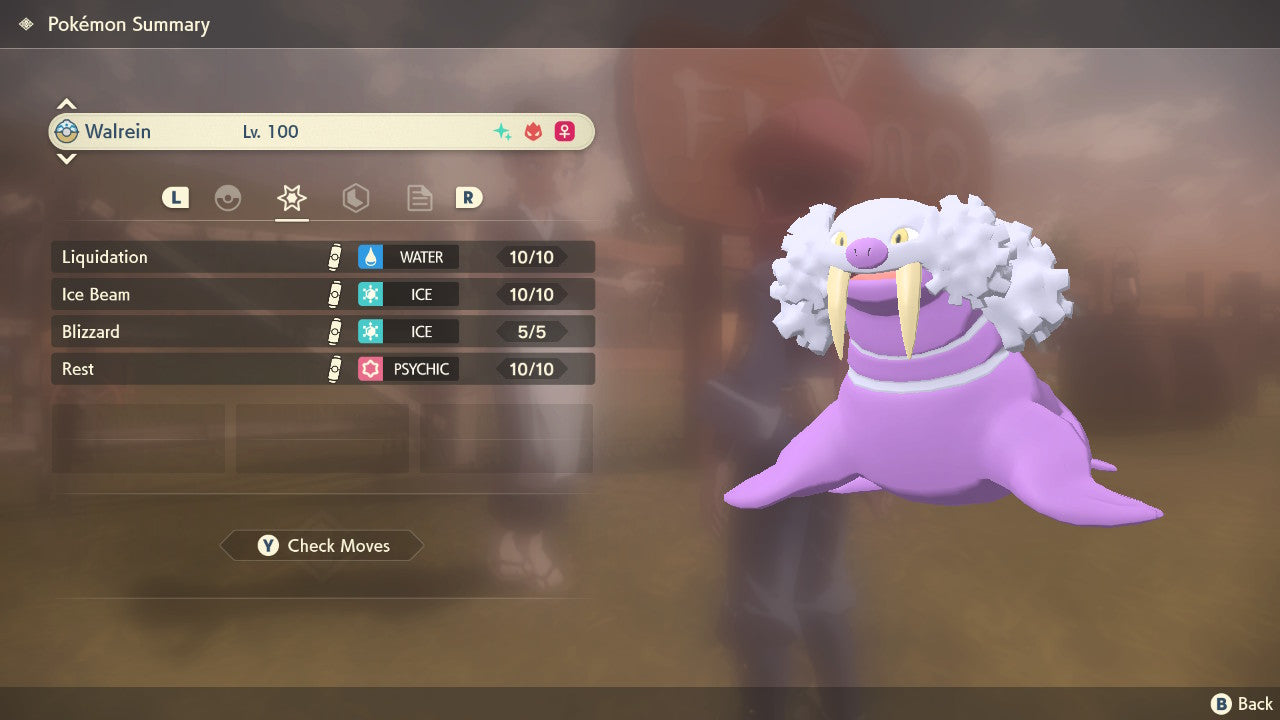The height and width of the screenshot is (720, 1280).
Task: Switch to the Poké Ball summary tab
Action: tap(228, 198)
